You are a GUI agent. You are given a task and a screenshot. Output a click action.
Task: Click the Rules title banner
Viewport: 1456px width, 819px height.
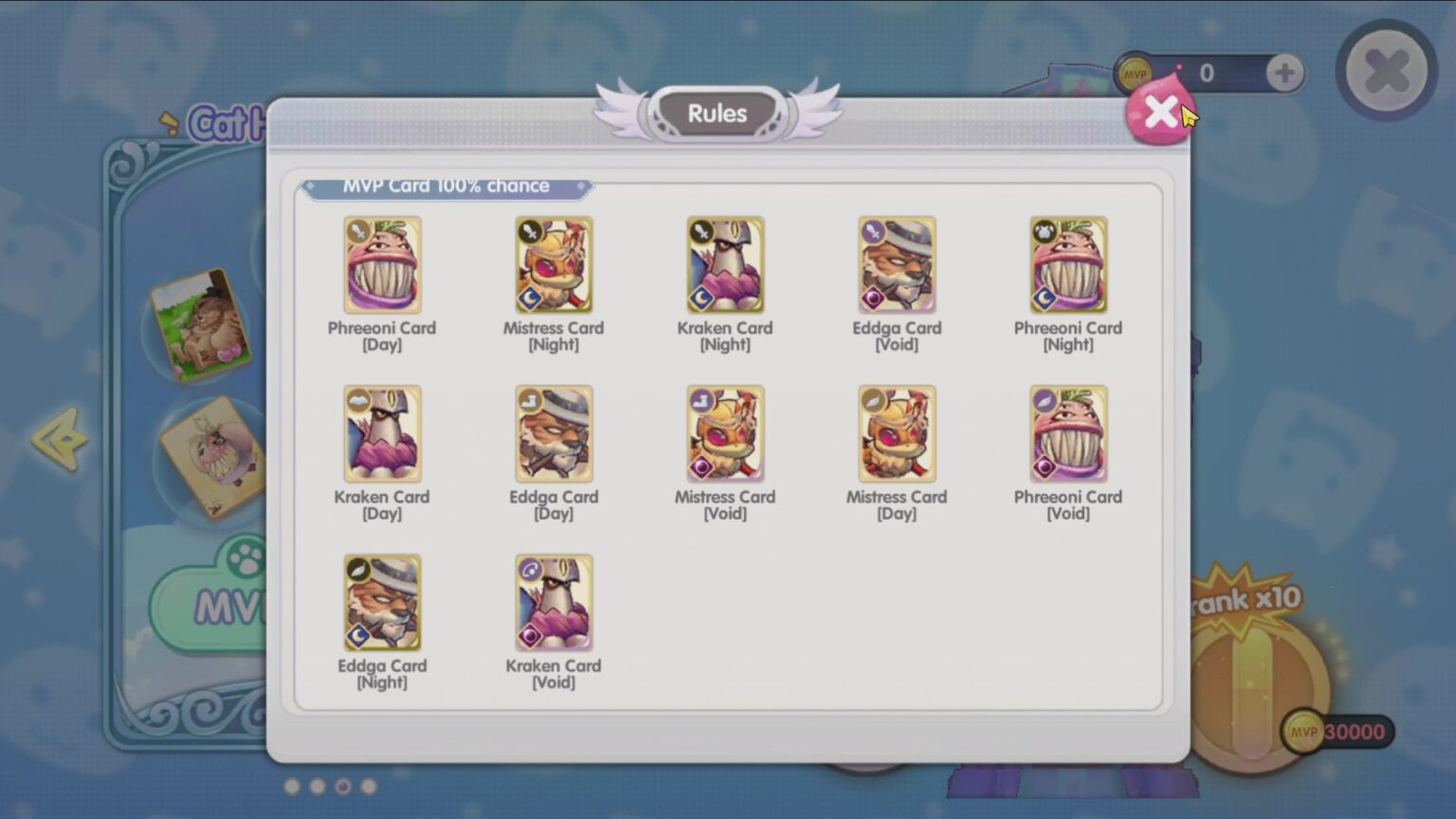tap(718, 113)
